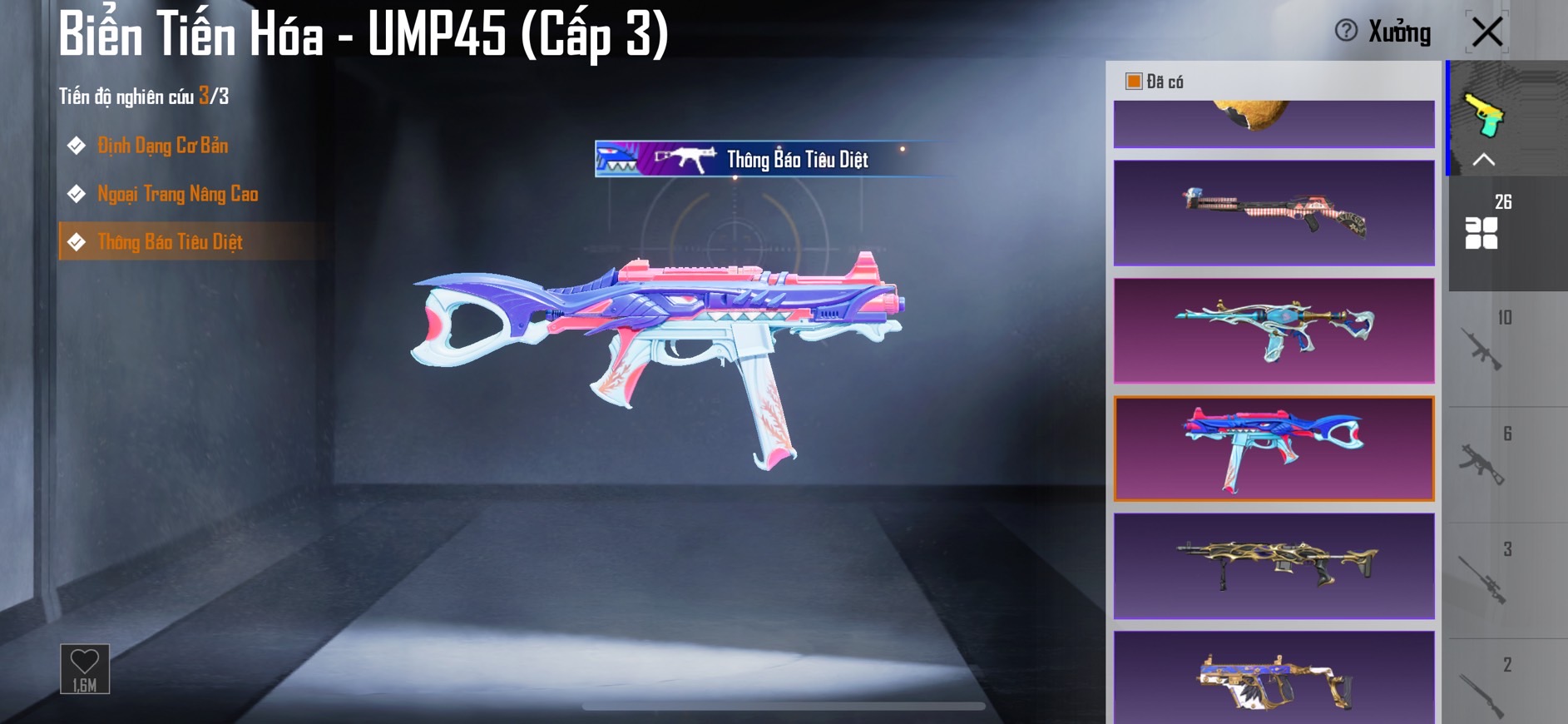The width and height of the screenshot is (1568, 724).
Task: Select Ngoại Trang Nâng Cao stage
Action: 177,194
